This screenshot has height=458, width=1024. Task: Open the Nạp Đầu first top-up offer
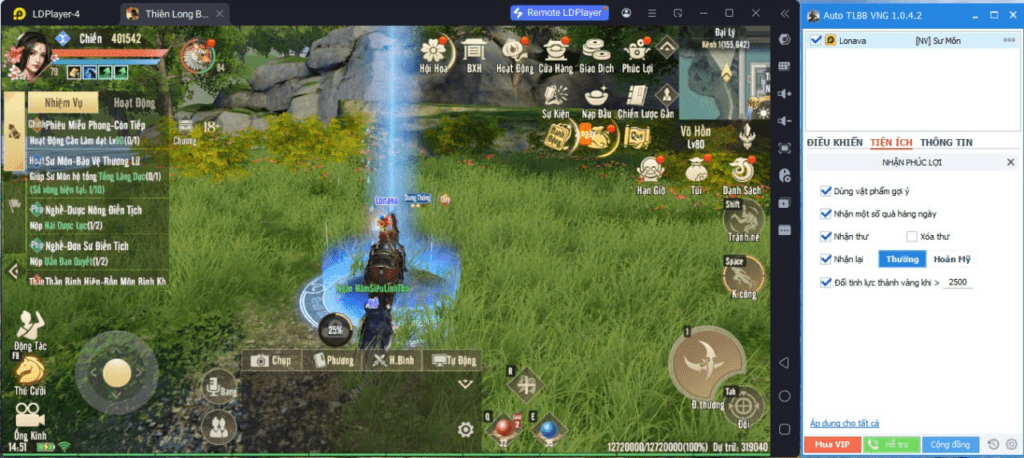point(596,99)
